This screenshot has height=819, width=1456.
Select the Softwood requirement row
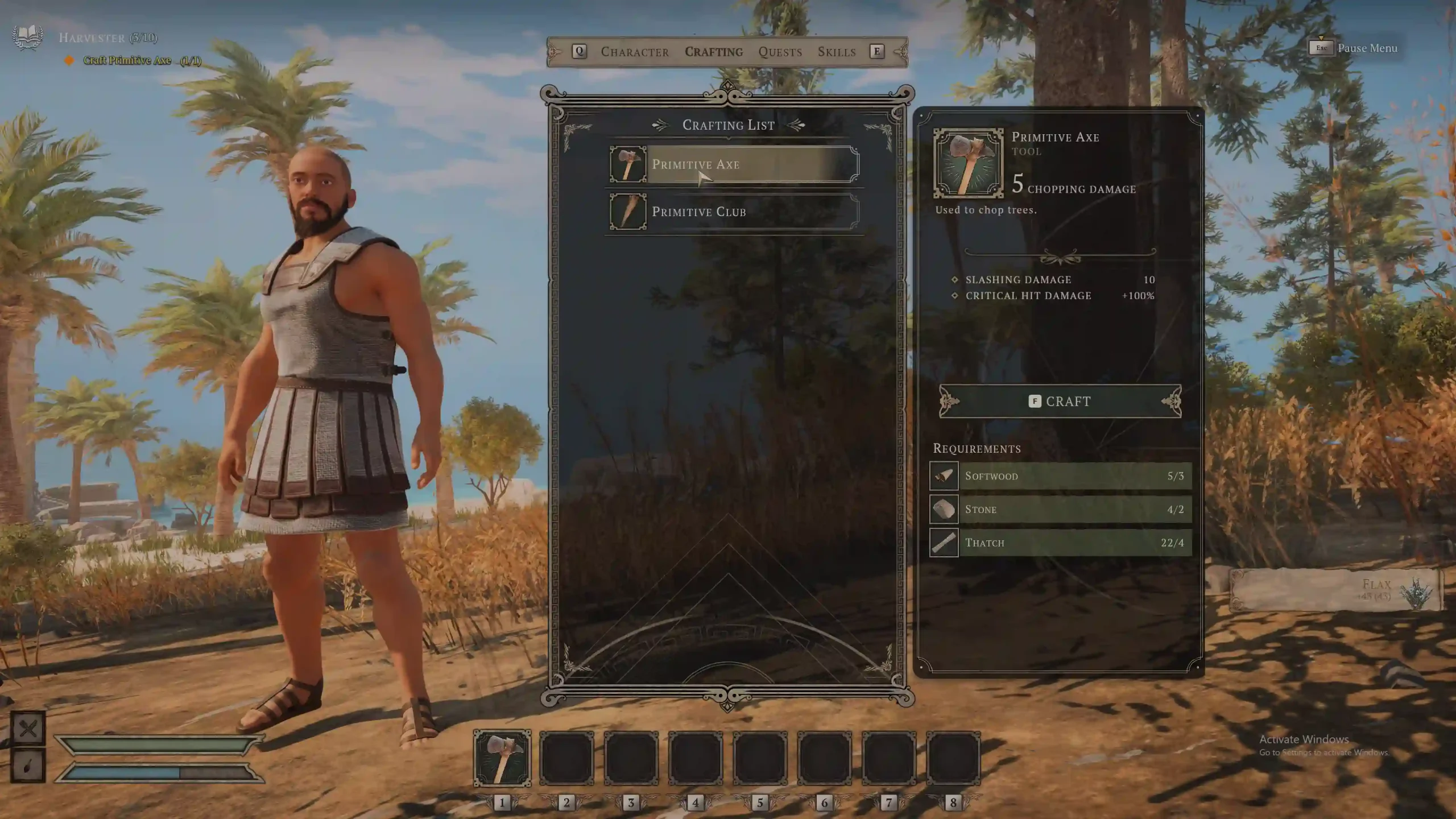(x=1060, y=476)
